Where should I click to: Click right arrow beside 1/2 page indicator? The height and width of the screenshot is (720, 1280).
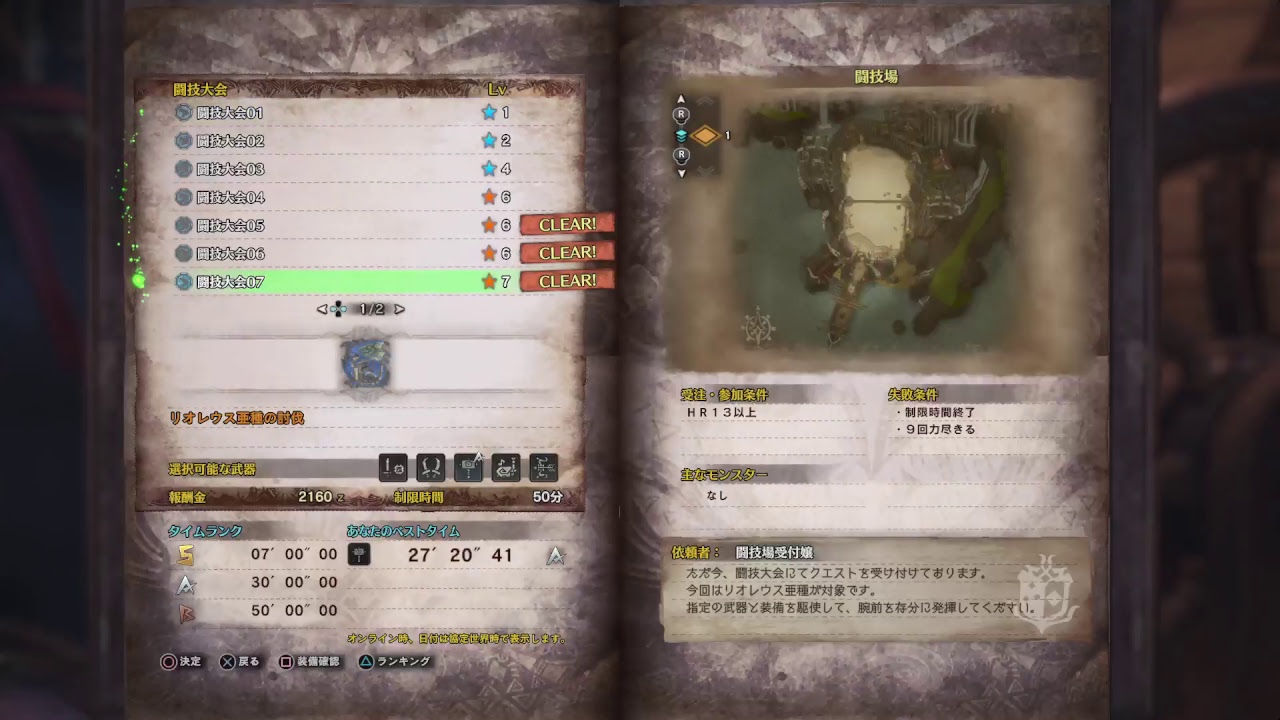398,308
